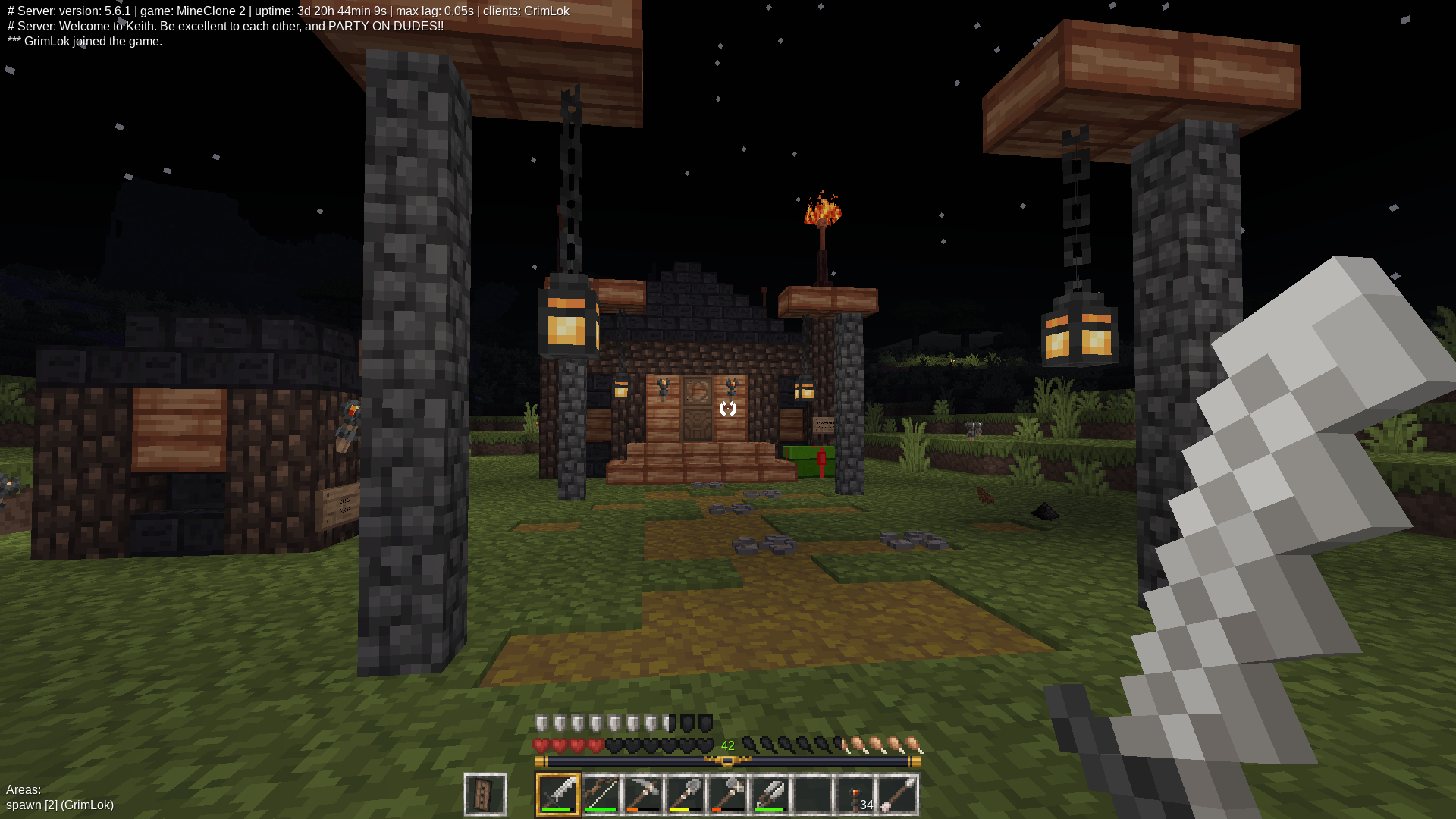The width and height of the screenshot is (1456, 819).
Task: Select the iron sword hotbar slot
Action: (x=558, y=794)
